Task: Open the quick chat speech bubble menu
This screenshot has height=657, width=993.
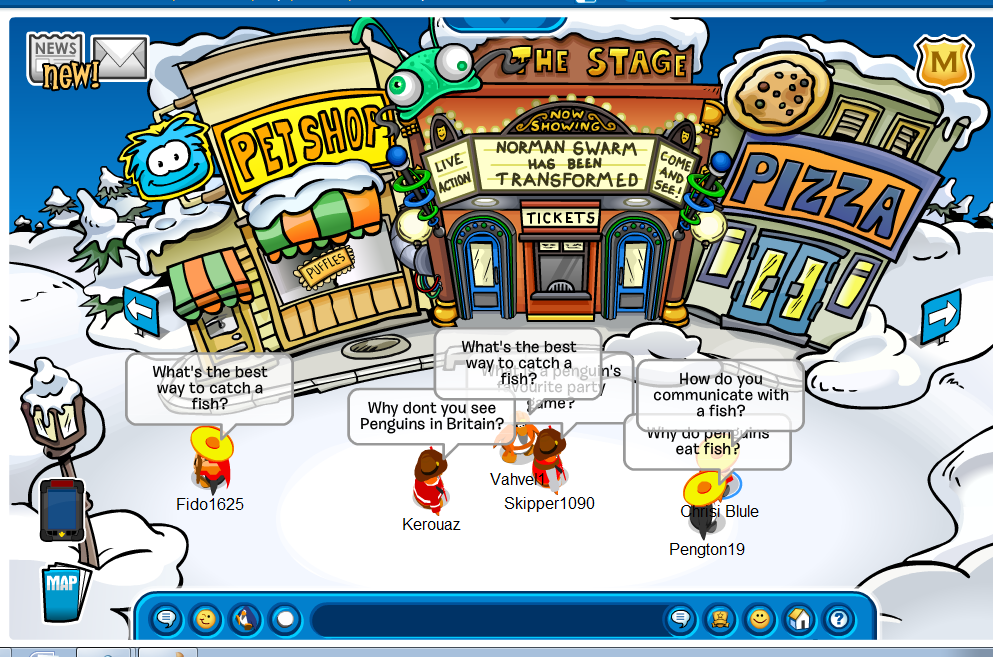Action: [x=167, y=620]
